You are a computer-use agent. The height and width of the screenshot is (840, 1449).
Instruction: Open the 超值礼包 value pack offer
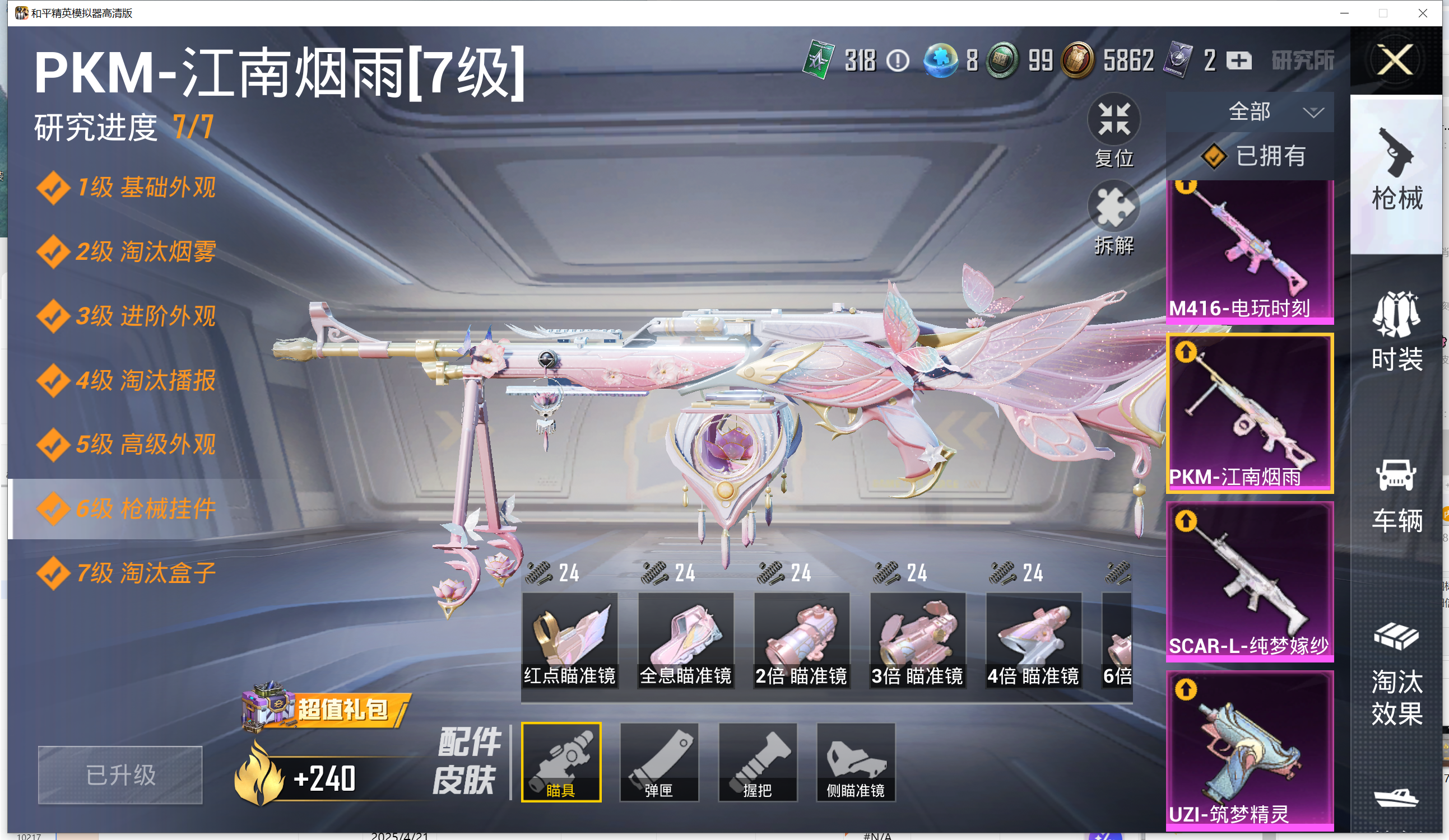pos(326,709)
